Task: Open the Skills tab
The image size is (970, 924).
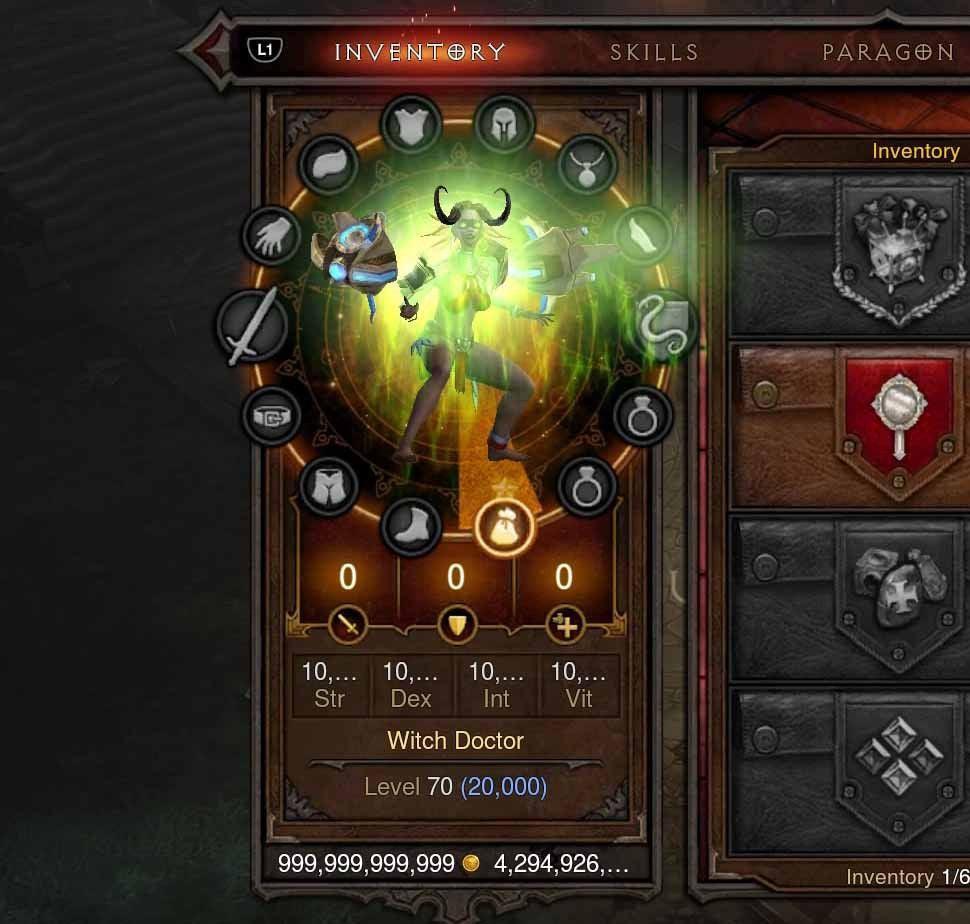Action: click(654, 52)
